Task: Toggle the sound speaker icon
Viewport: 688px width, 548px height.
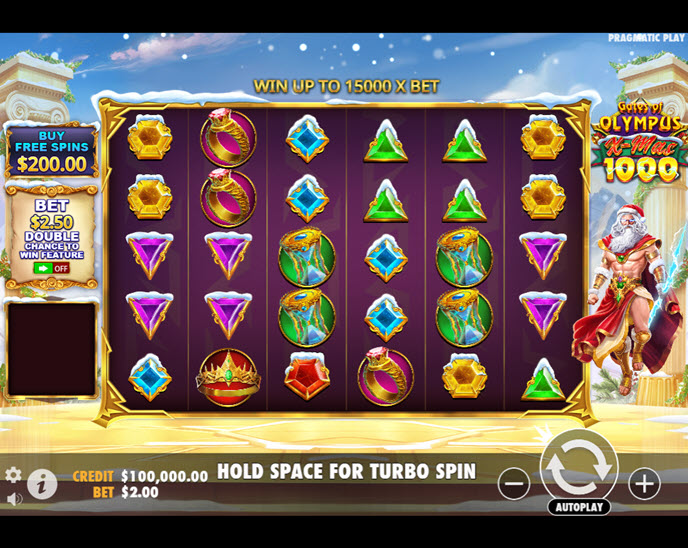Action: point(13,498)
